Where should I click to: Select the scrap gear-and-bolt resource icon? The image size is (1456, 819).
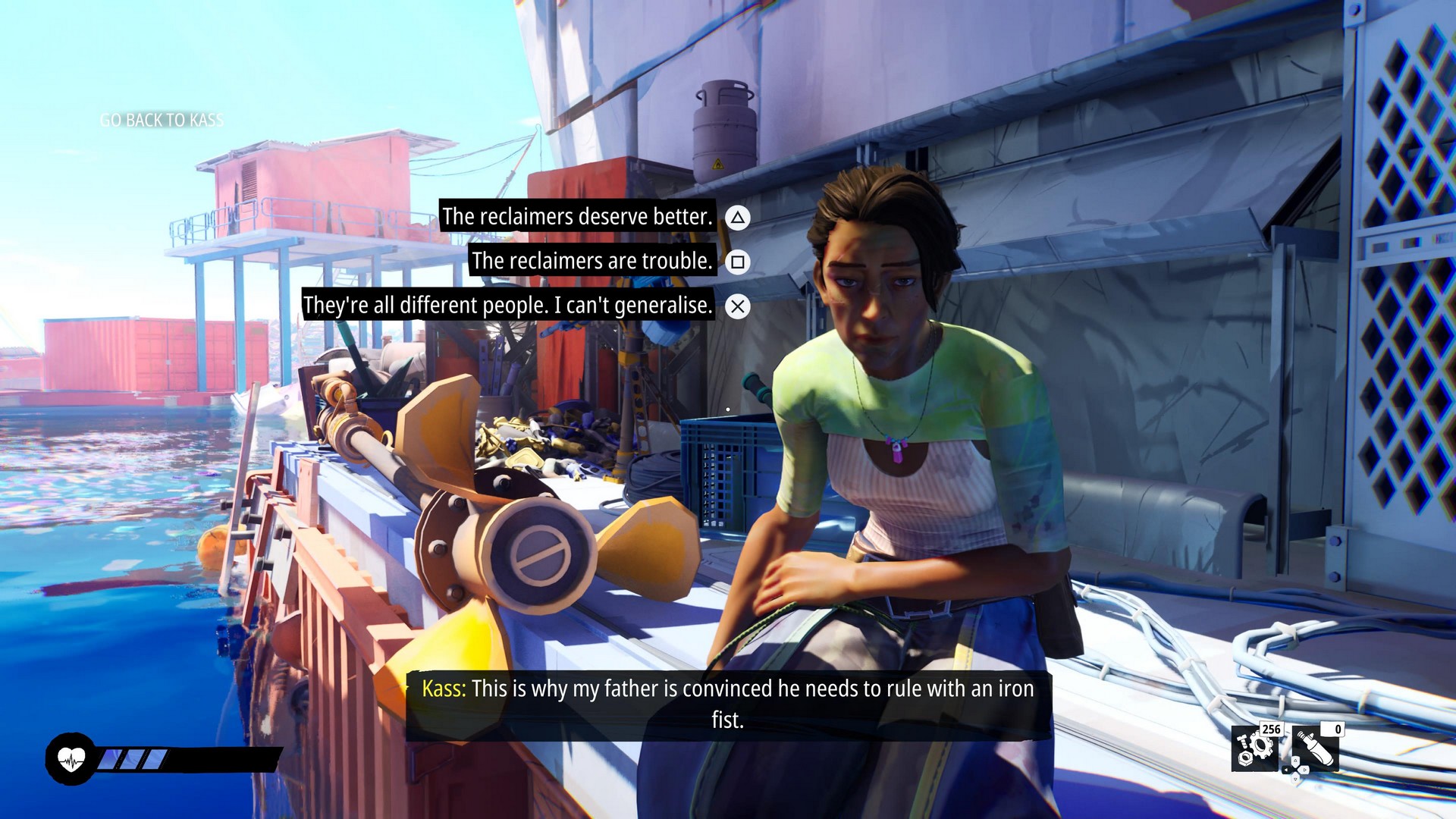point(1254,748)
